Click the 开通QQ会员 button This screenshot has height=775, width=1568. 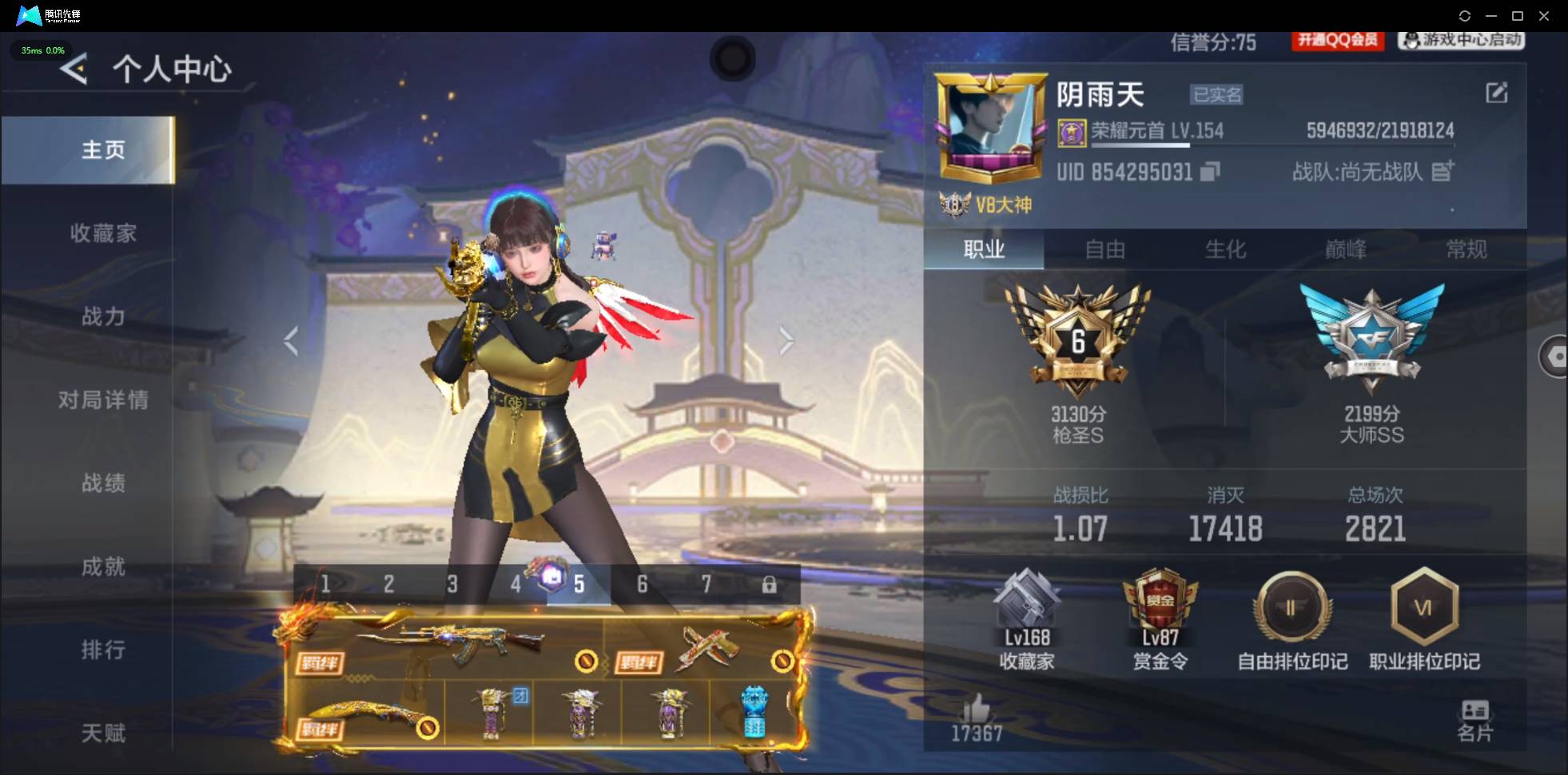coord(1339,42)
